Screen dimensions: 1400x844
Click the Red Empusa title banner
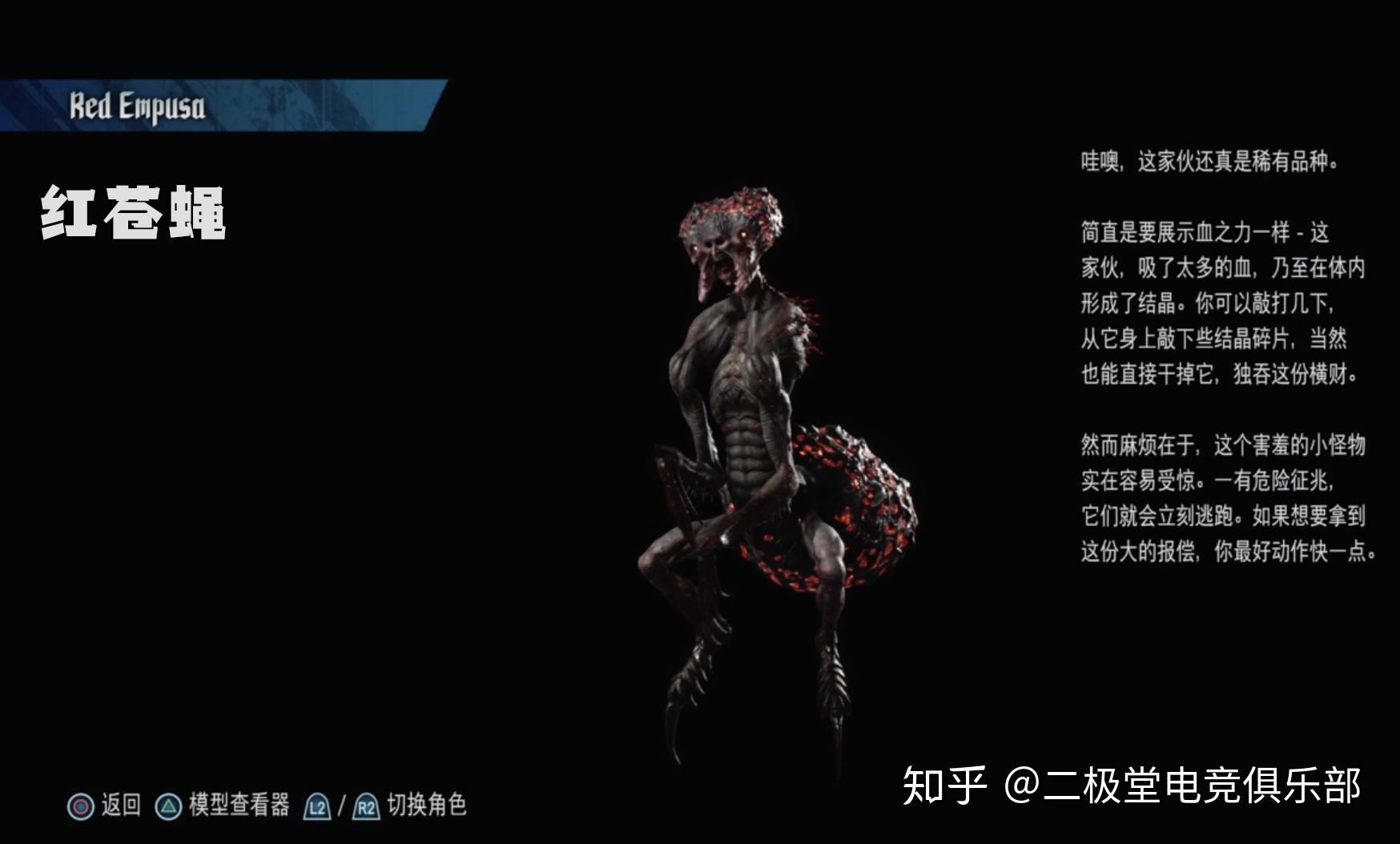[136, 104]
